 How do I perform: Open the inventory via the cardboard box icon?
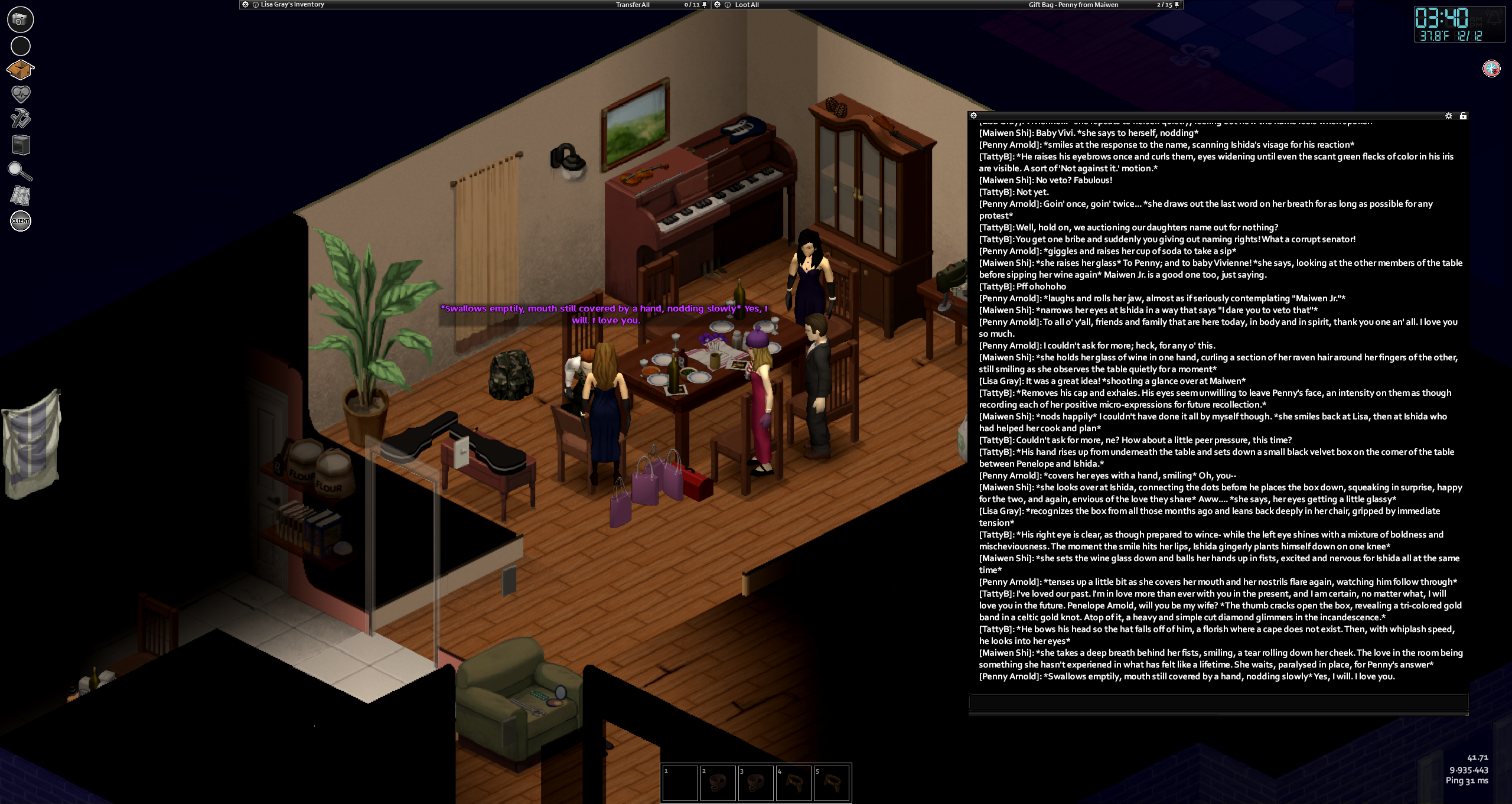coord(20,70)
